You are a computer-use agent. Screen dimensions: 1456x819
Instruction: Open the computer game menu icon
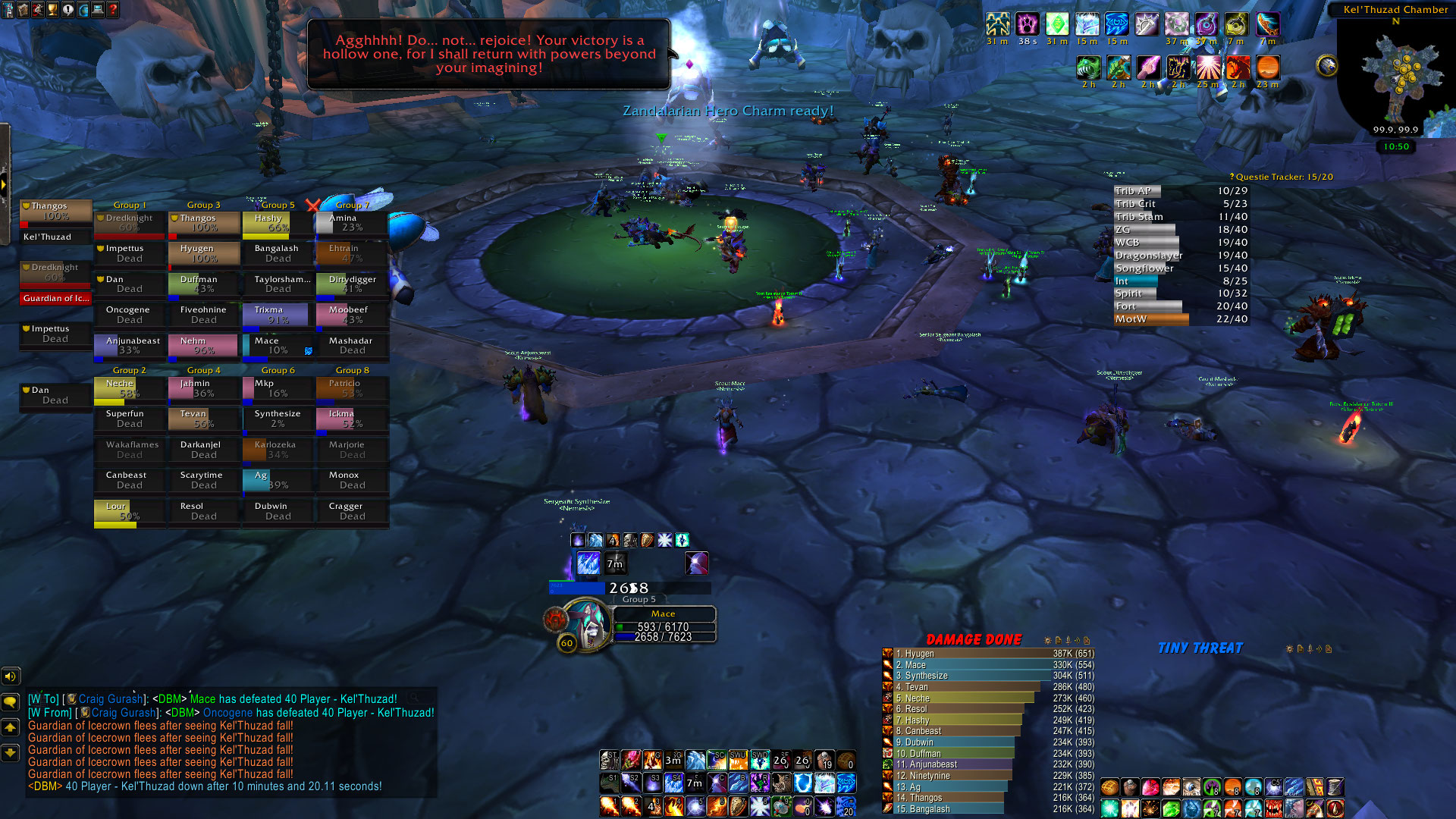98,9
